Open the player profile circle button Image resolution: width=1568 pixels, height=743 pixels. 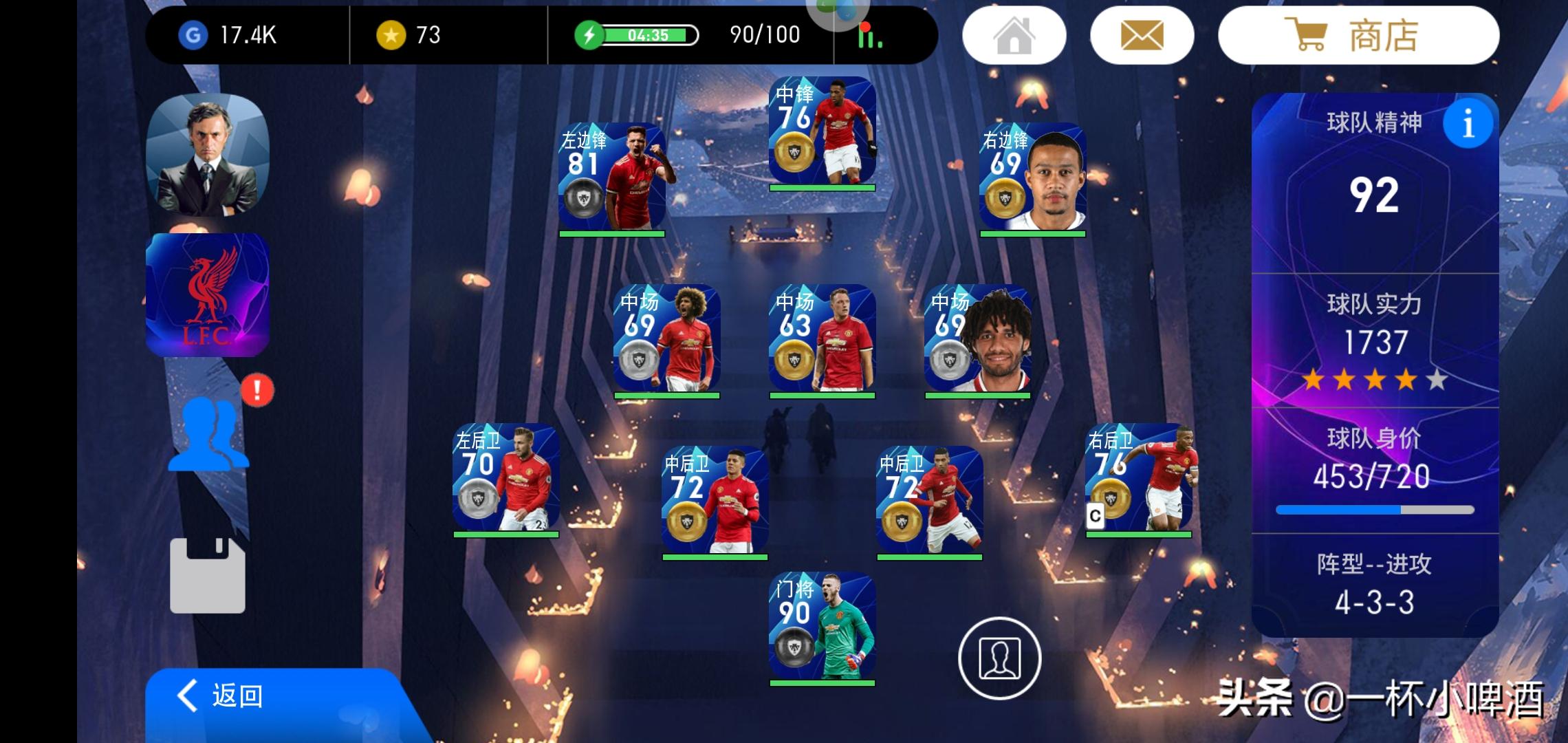[x=999, y=658]
